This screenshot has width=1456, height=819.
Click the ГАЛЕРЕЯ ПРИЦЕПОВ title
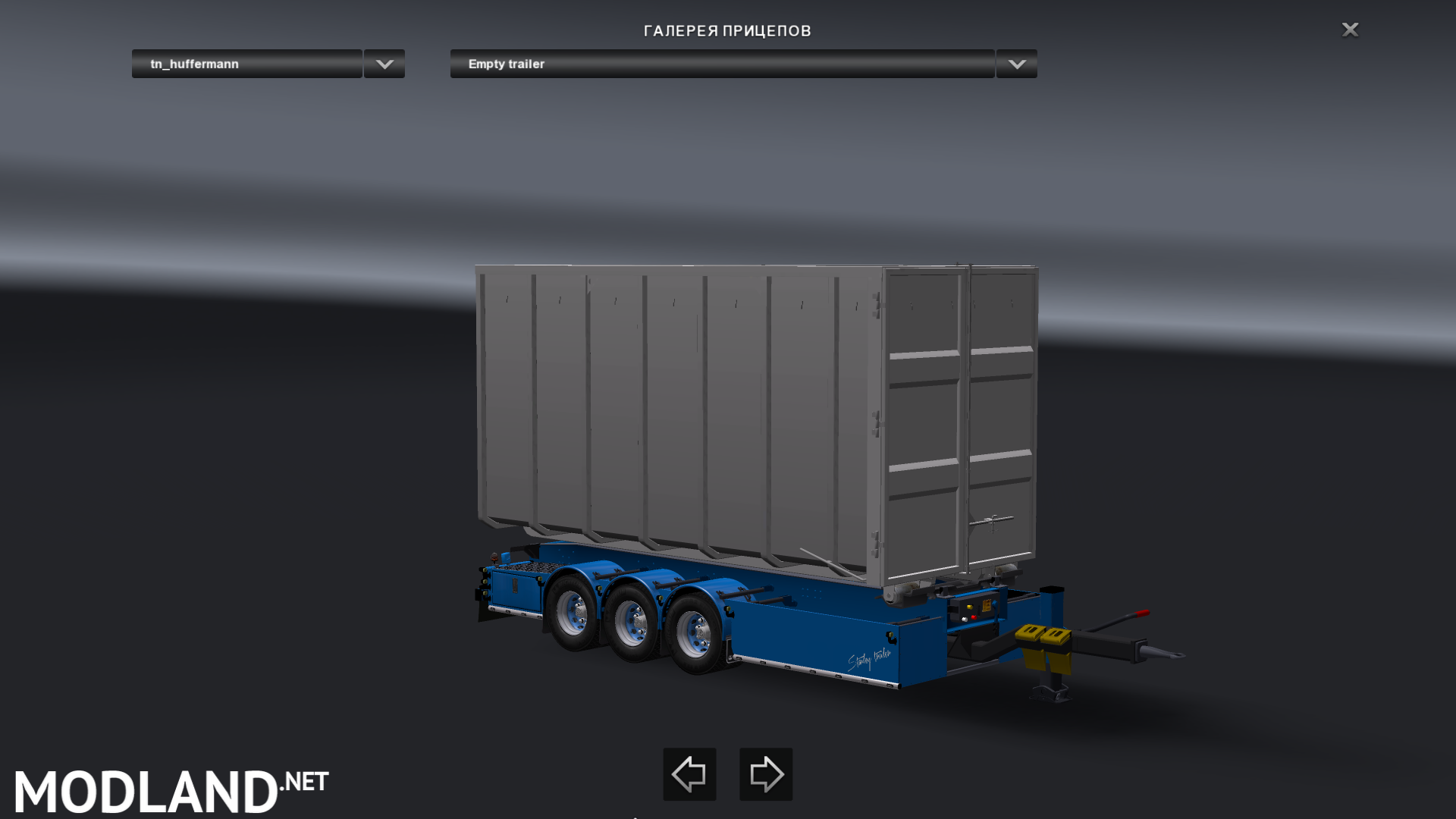pyautogui.click(x=727, y=31)
